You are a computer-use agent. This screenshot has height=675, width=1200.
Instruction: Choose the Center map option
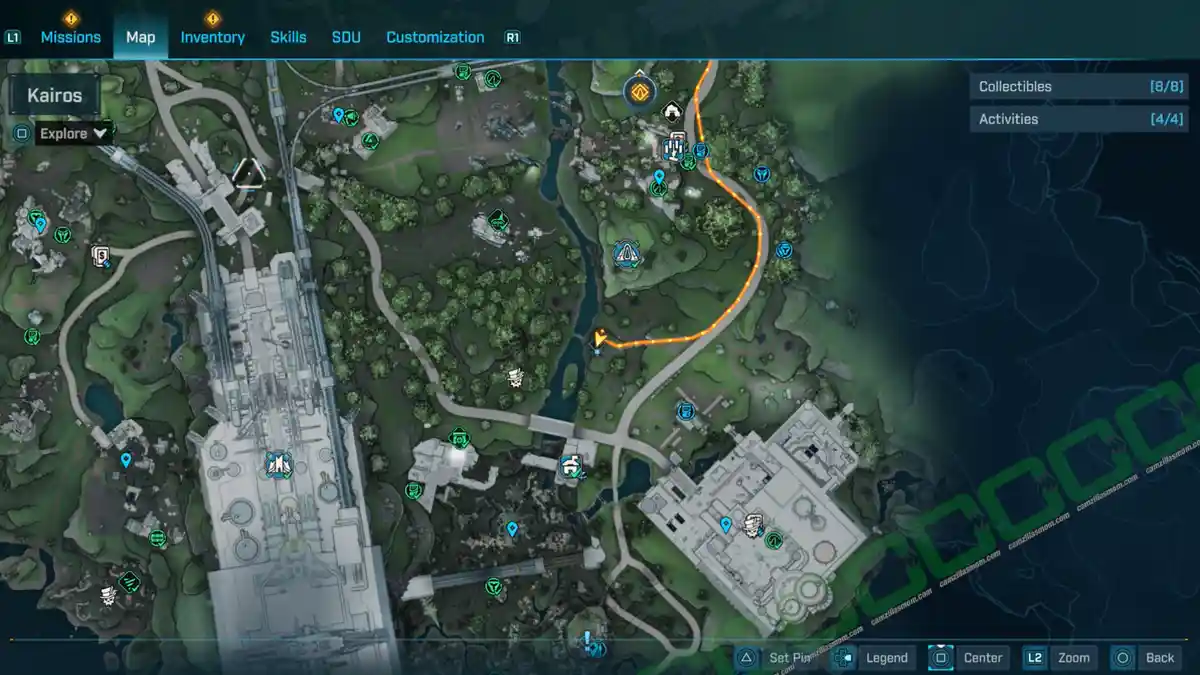coord(968,657)
